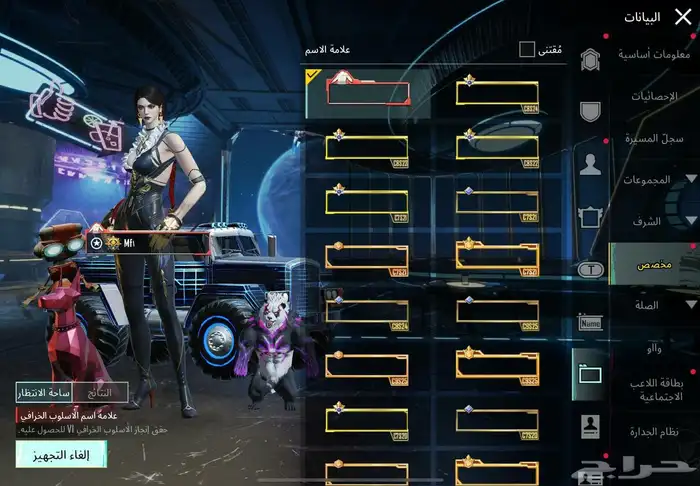The width and height of the screenshot is (700, 486).
Task: Open the T title category icon
Action: point(590,268)
